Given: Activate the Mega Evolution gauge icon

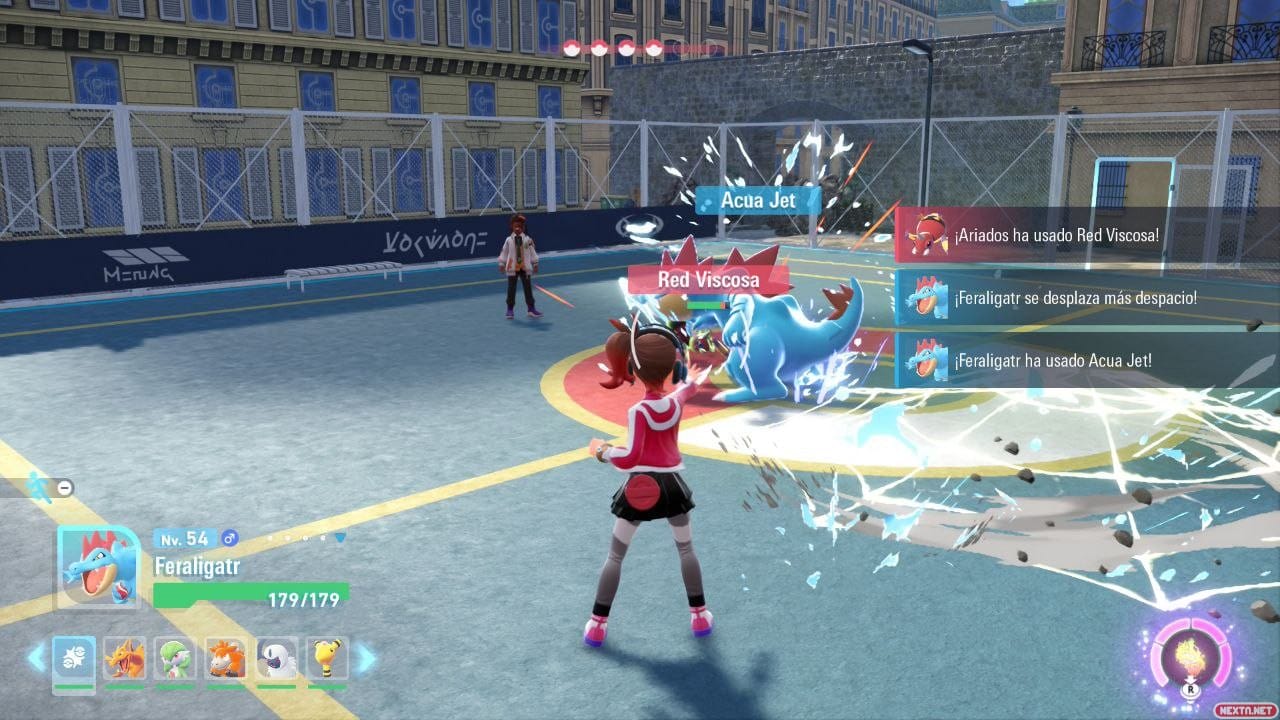Looking at the screenshot, I should (1190, 657).
